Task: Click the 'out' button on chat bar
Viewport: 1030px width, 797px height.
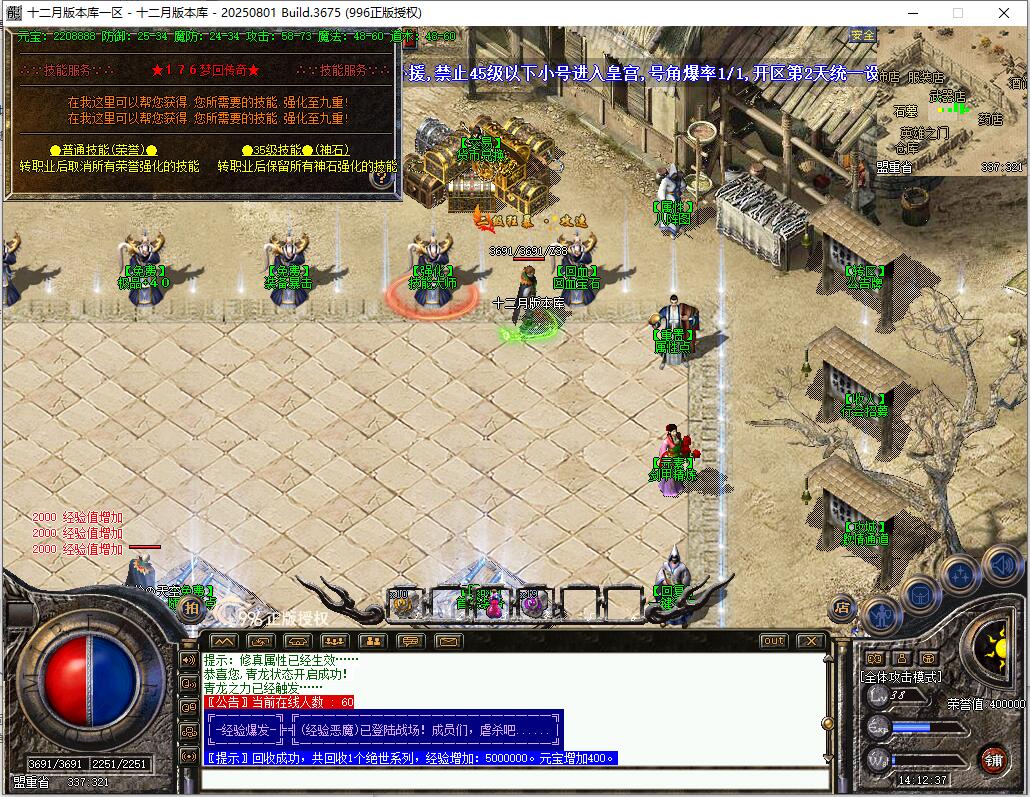Action: click(773, 641)
